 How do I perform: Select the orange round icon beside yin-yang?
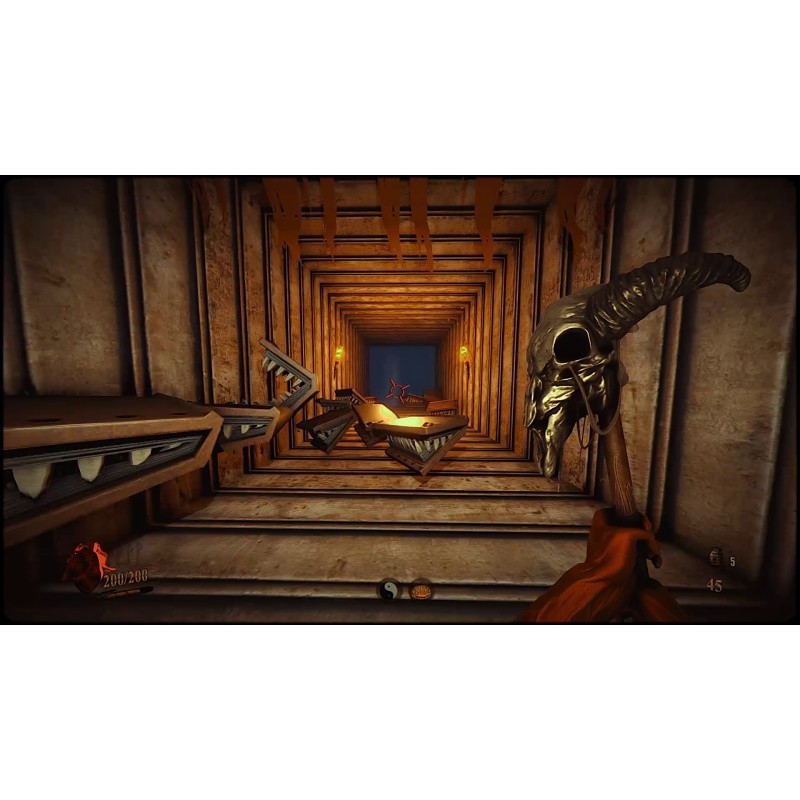tap(421, 590)
